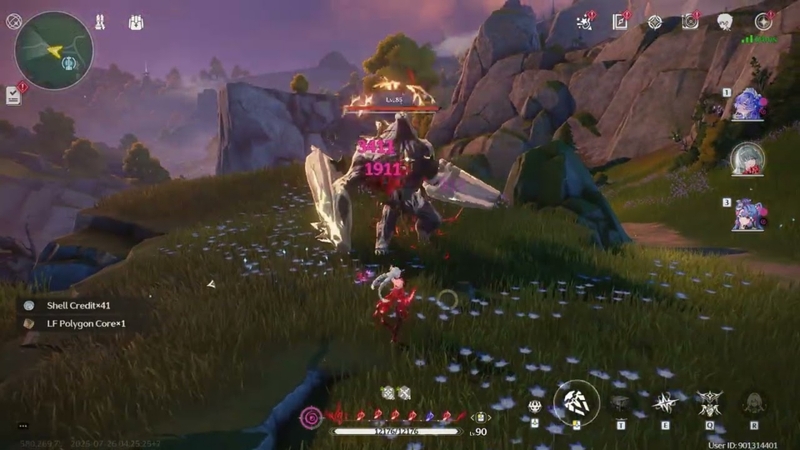Activate the echo skill icon labeled Q
This screenshot has width=800, height=450.
709,403
